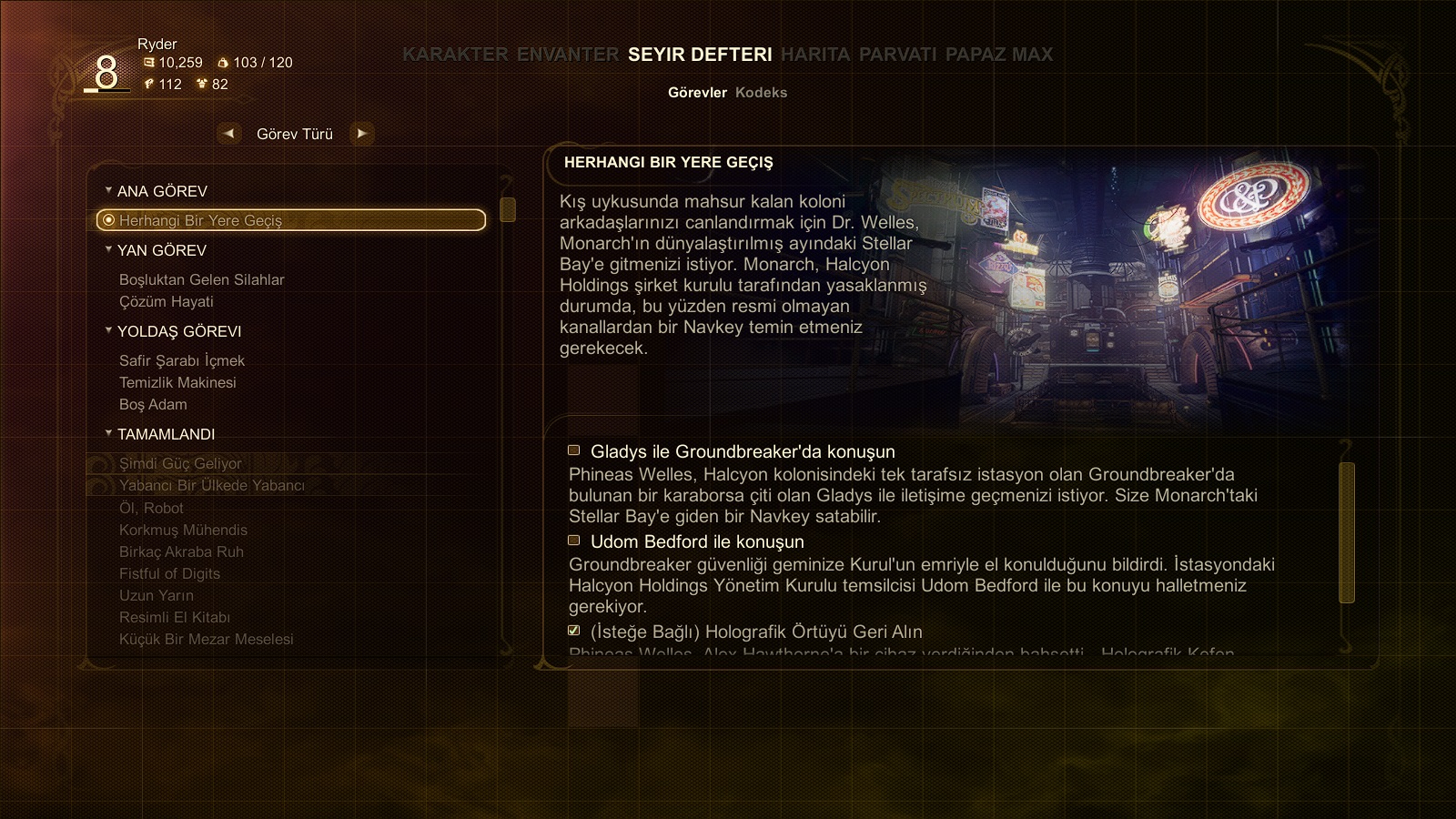This screenshot has height=819, width=1456.
Task: Open the Boş Adam quest entry
Action: [153, 404]
